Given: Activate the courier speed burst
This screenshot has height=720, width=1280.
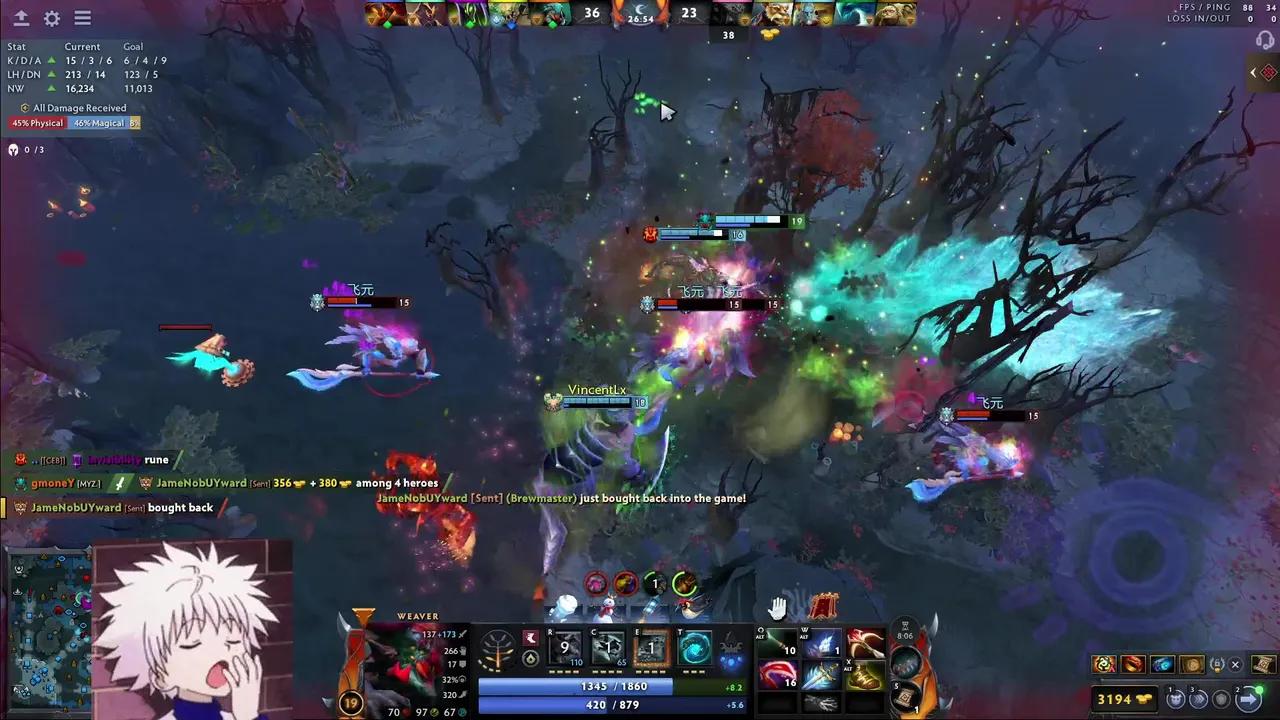Looking at the screenshot, I should coord(1197,699).
